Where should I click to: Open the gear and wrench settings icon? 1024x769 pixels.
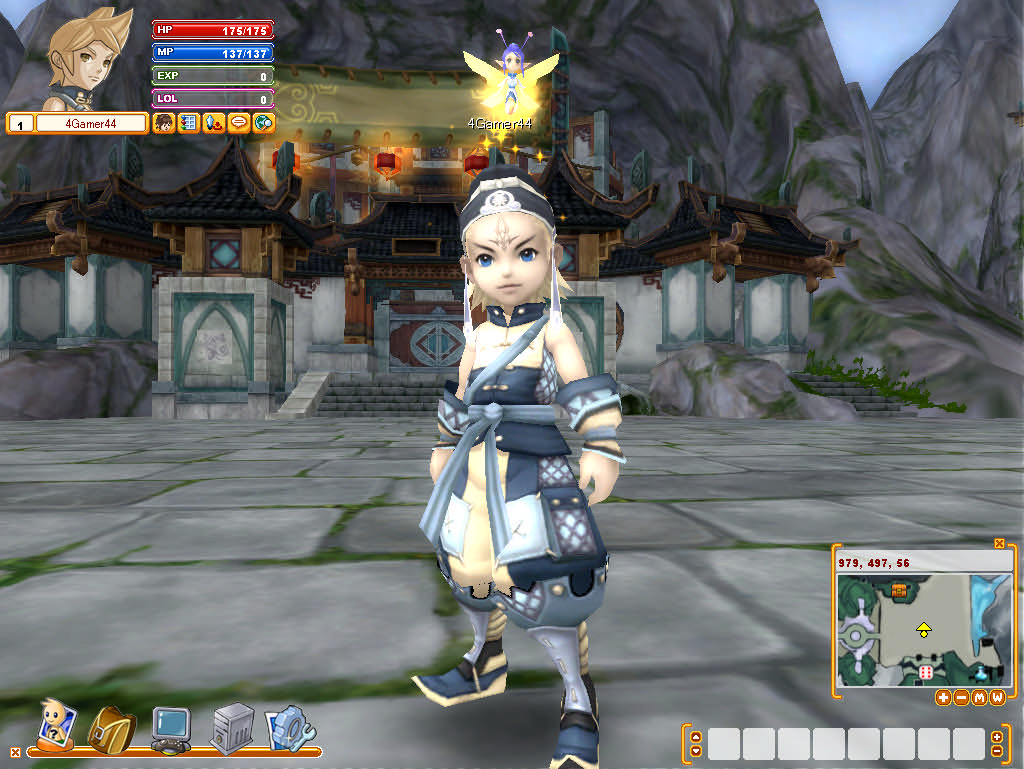tap(289, 728)
